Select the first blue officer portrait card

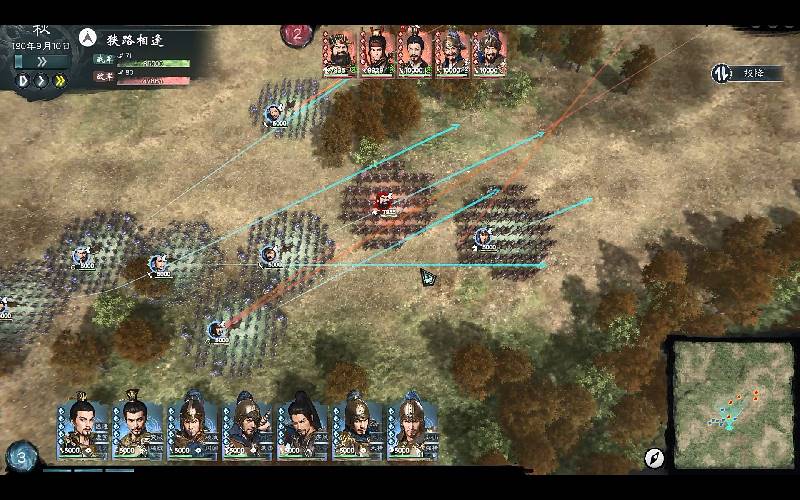coord(82,427)
